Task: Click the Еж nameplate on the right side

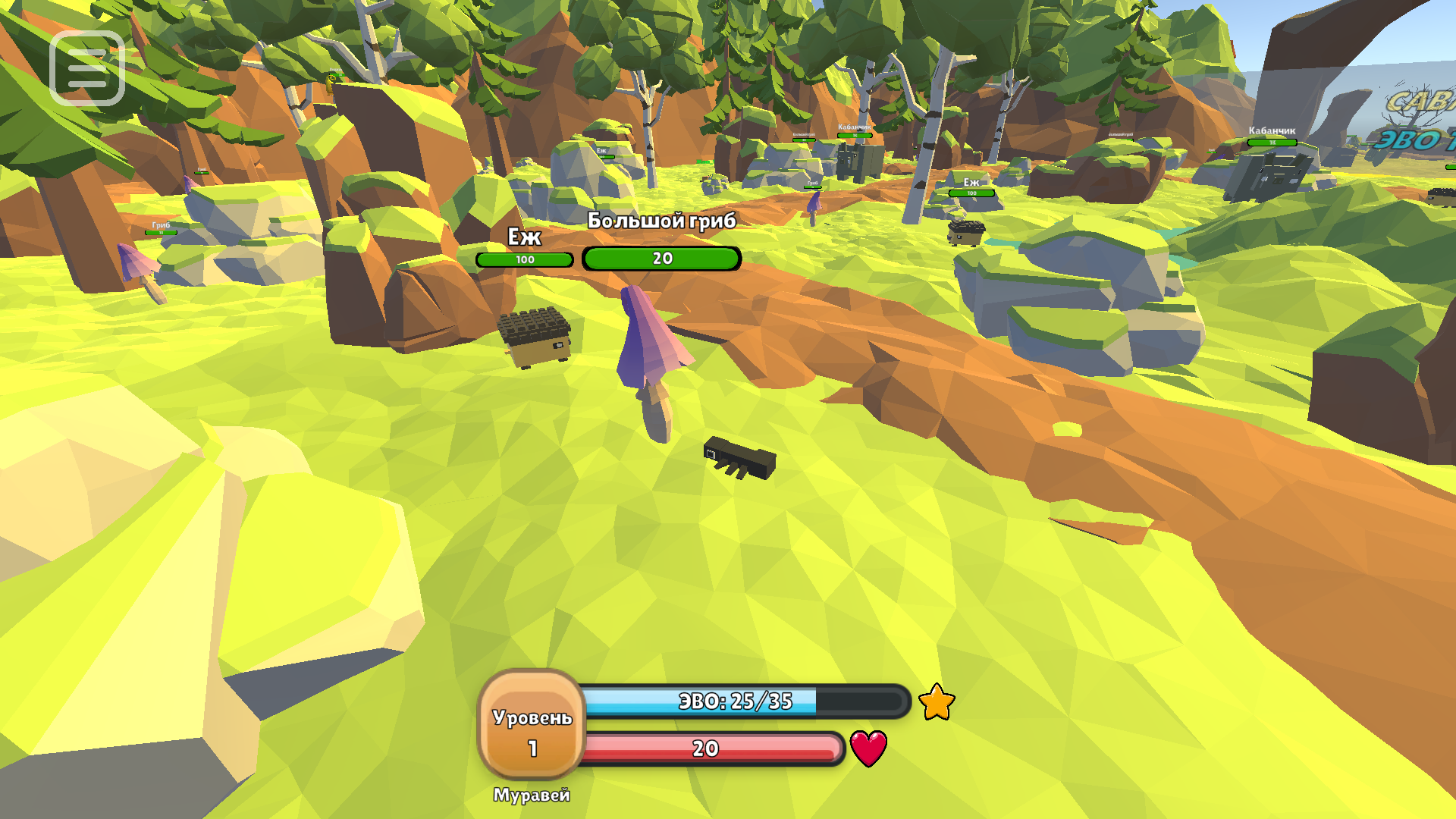Action: point(971,182)
